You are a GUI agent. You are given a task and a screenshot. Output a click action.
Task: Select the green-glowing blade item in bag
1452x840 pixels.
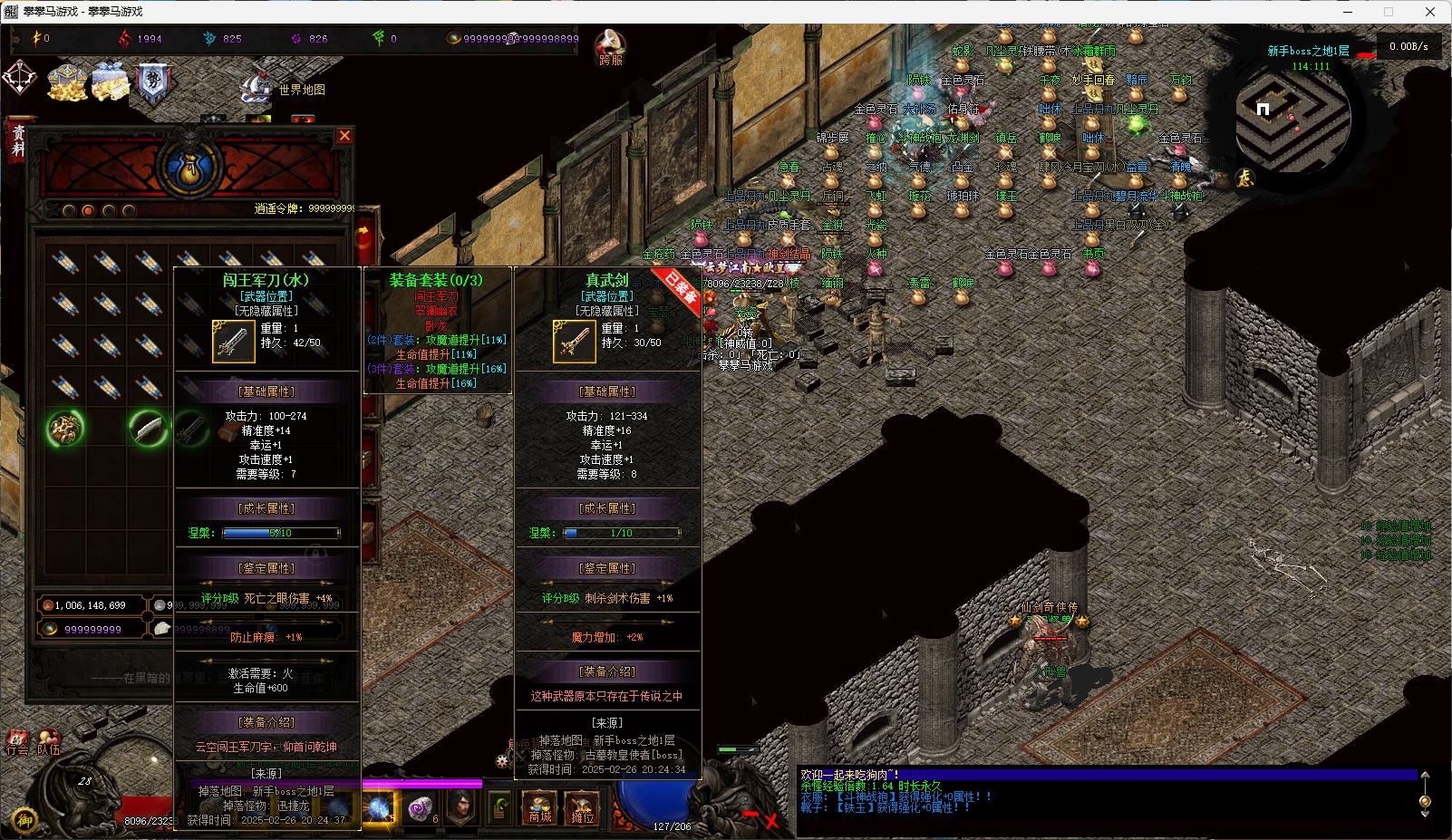(148, 428)
